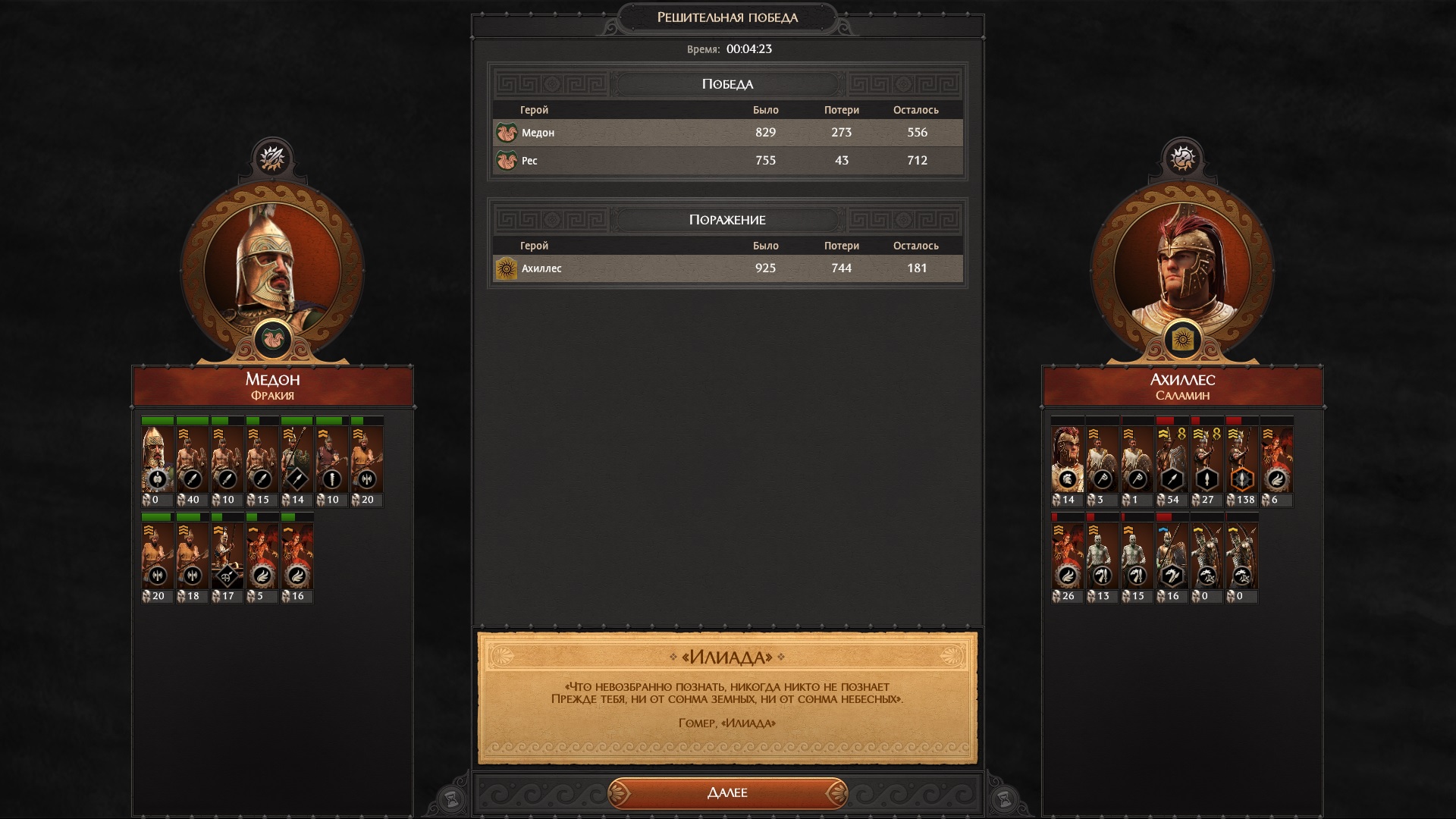Click the small icon left of Далее

[451, 799]
